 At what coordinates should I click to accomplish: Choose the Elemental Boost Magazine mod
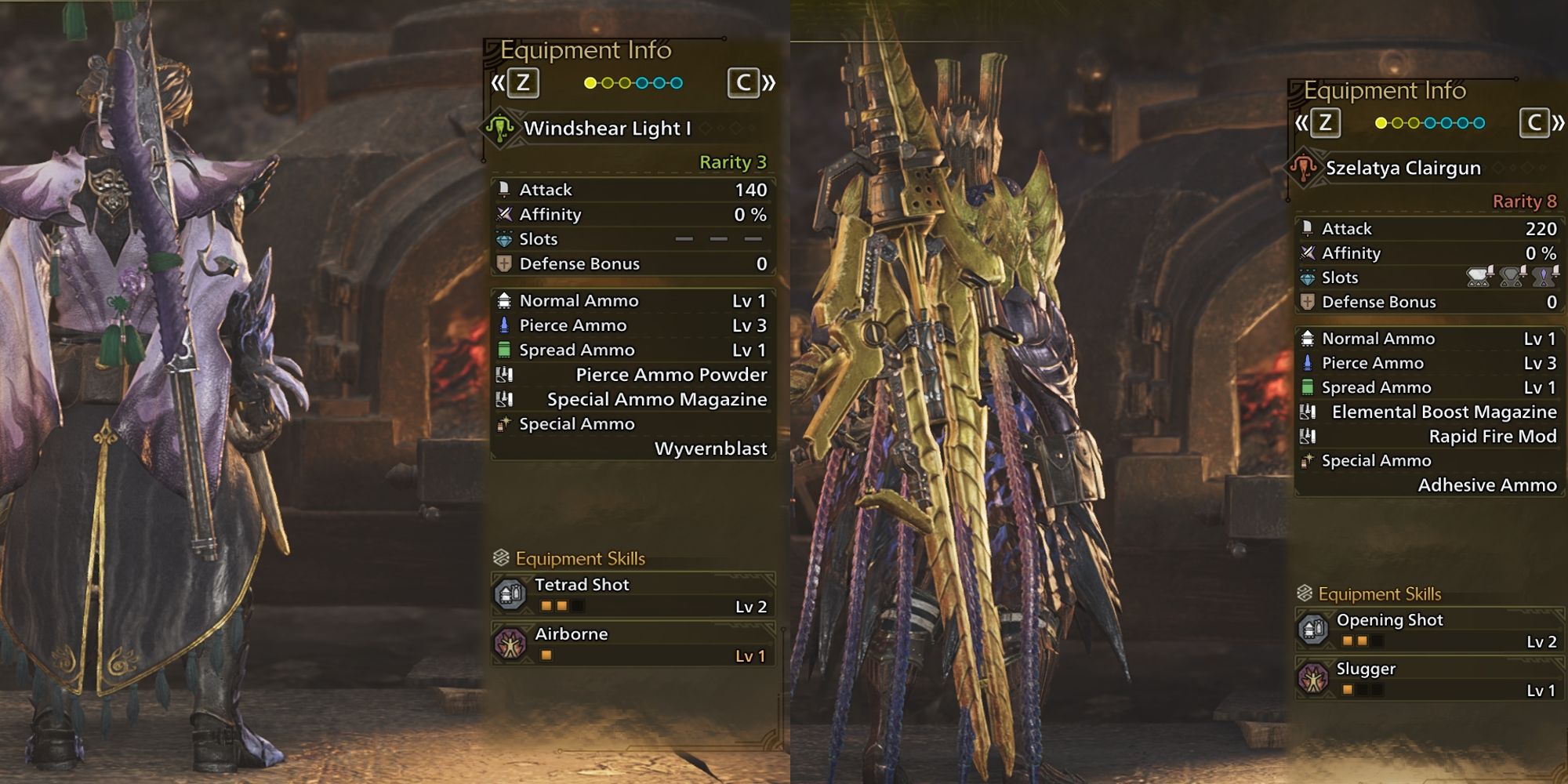coord(1430,412)
